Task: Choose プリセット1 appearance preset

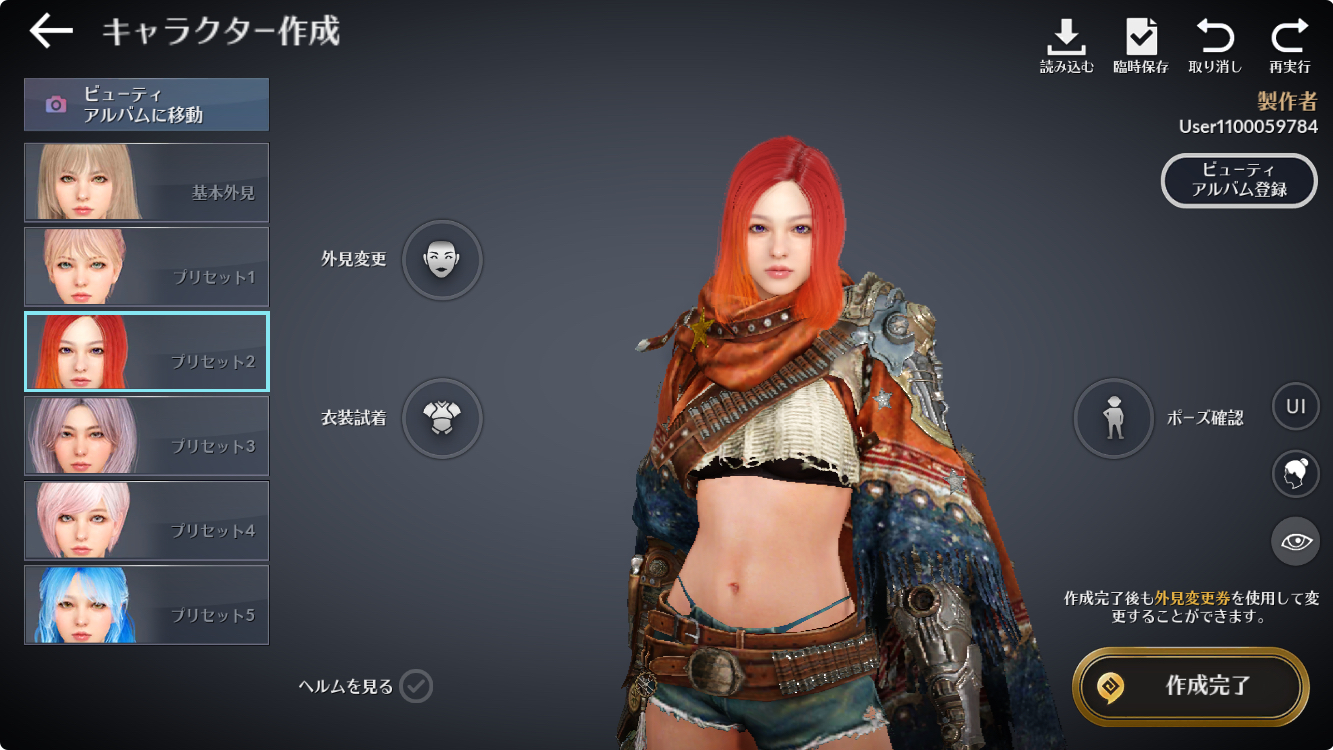Action: [146, 266]
